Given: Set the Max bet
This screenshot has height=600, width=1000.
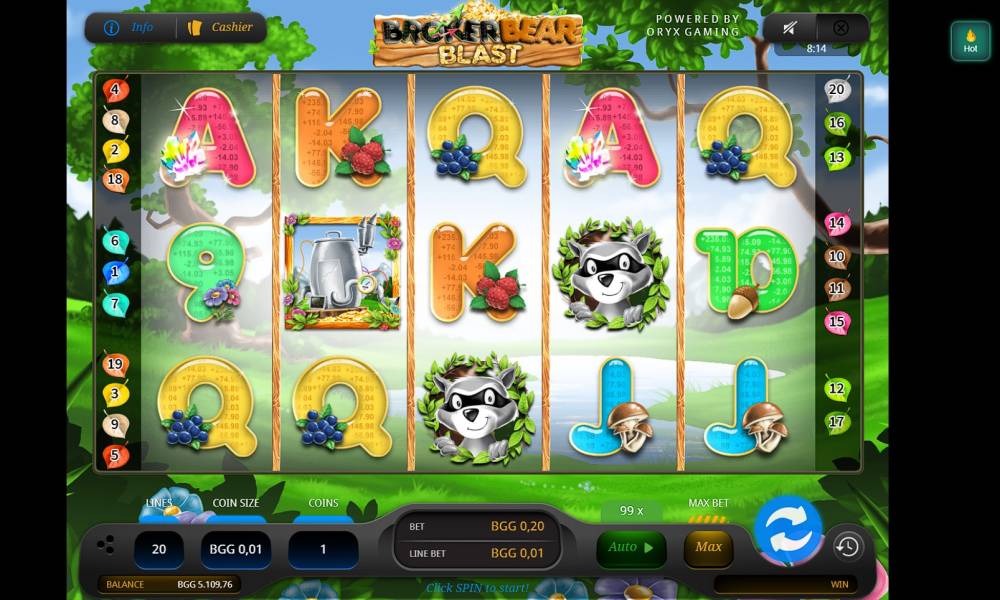Looking at the screenshot, I should click(x=708, y=547).
